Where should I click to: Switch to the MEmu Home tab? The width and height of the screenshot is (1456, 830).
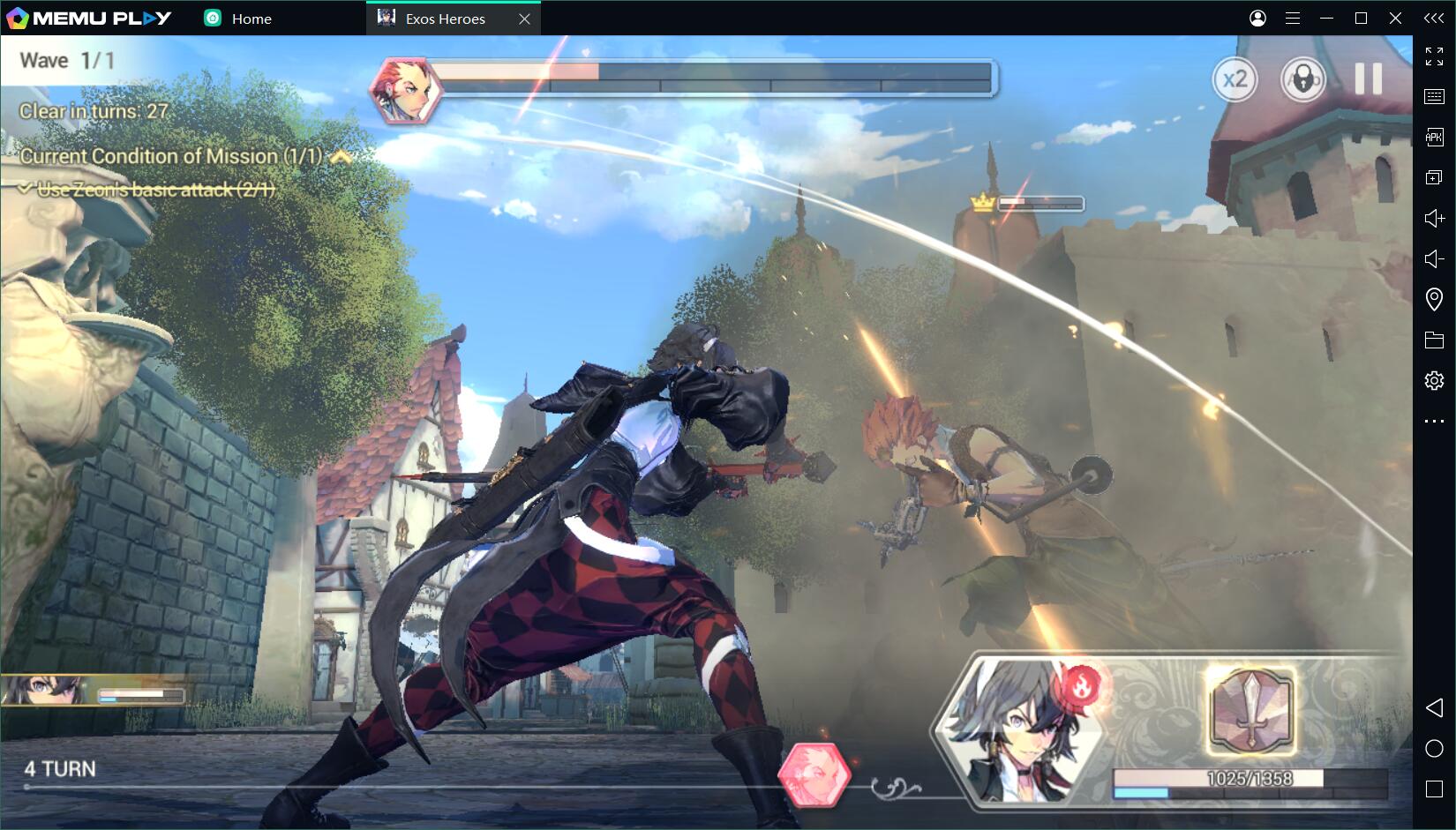pyautogui.click(x=238, y=19)
